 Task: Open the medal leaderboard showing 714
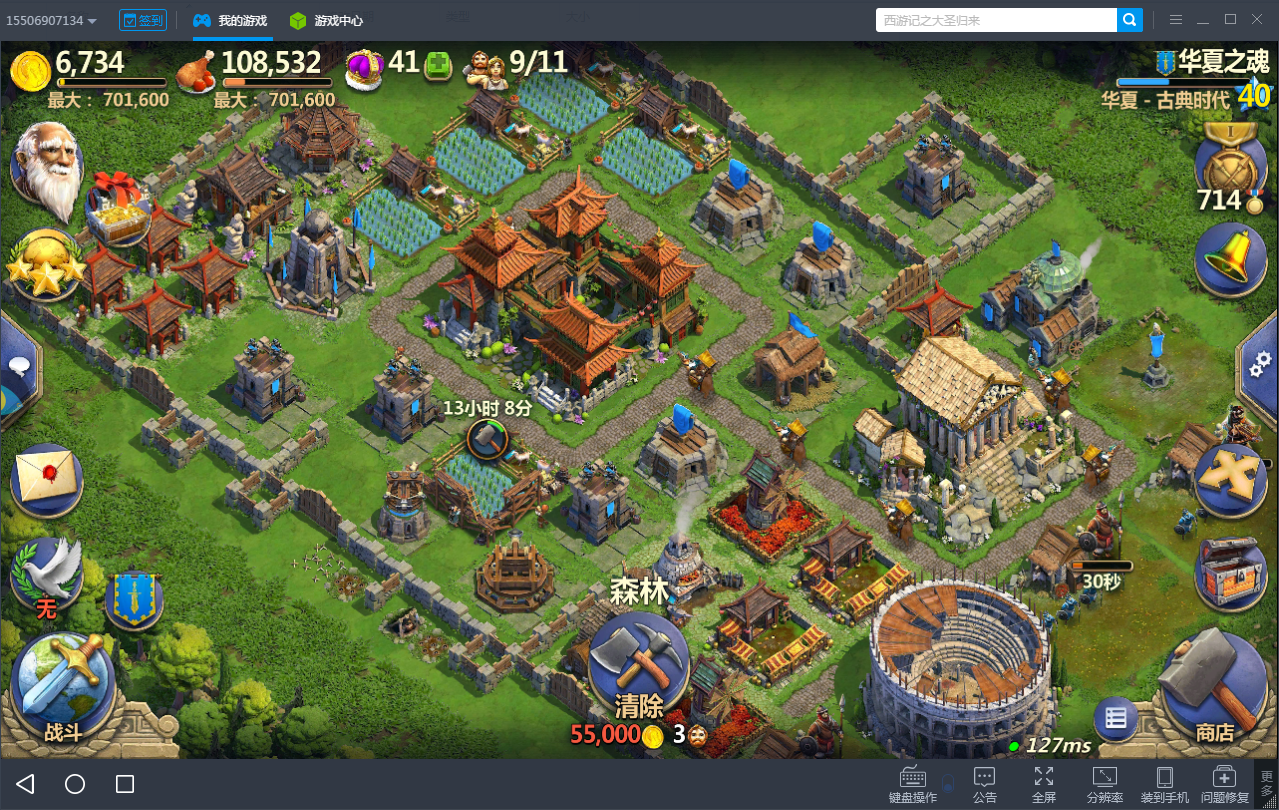pos(1230,165)
